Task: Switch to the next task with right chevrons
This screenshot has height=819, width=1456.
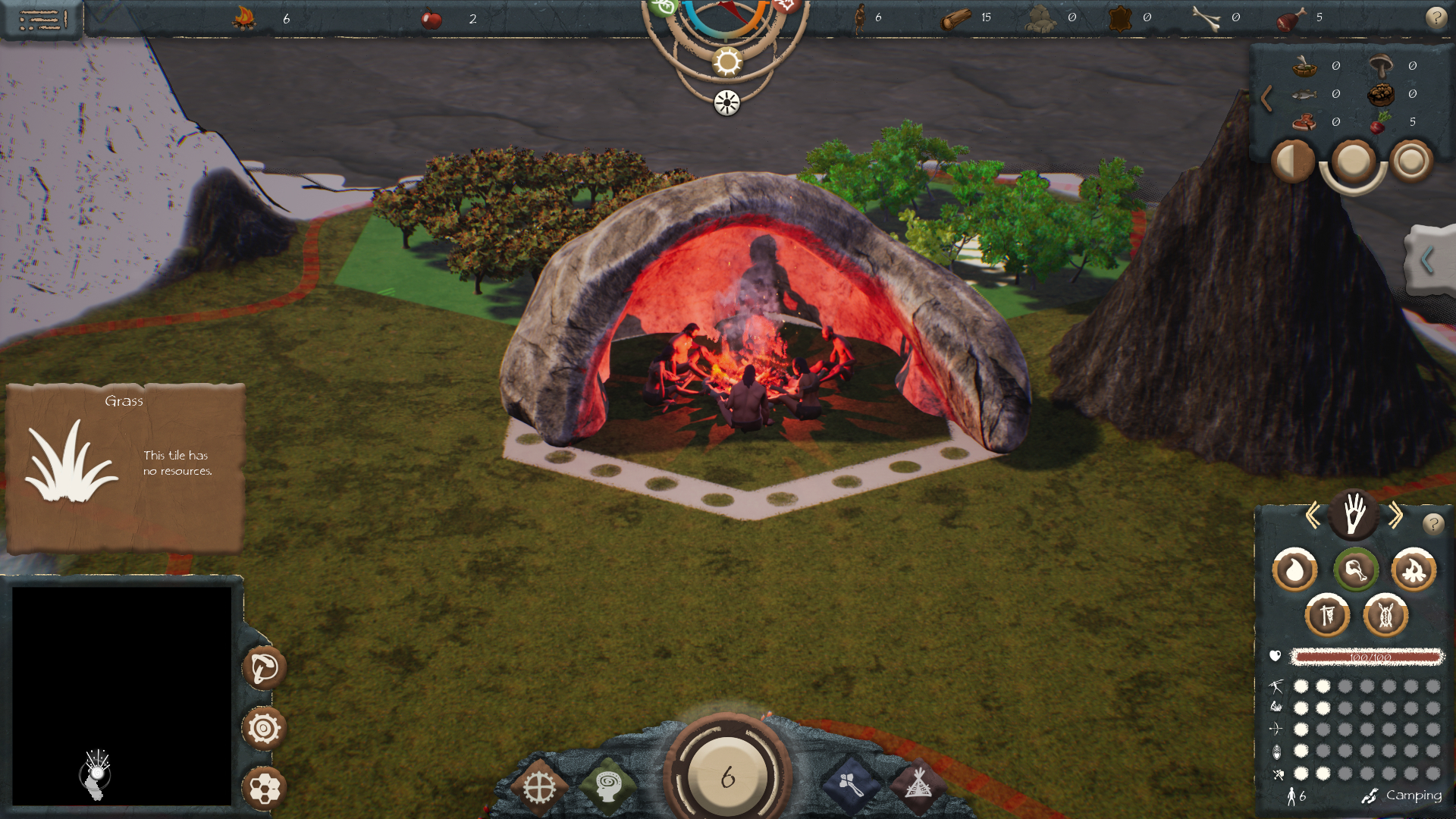Action: coord(1395,516)
